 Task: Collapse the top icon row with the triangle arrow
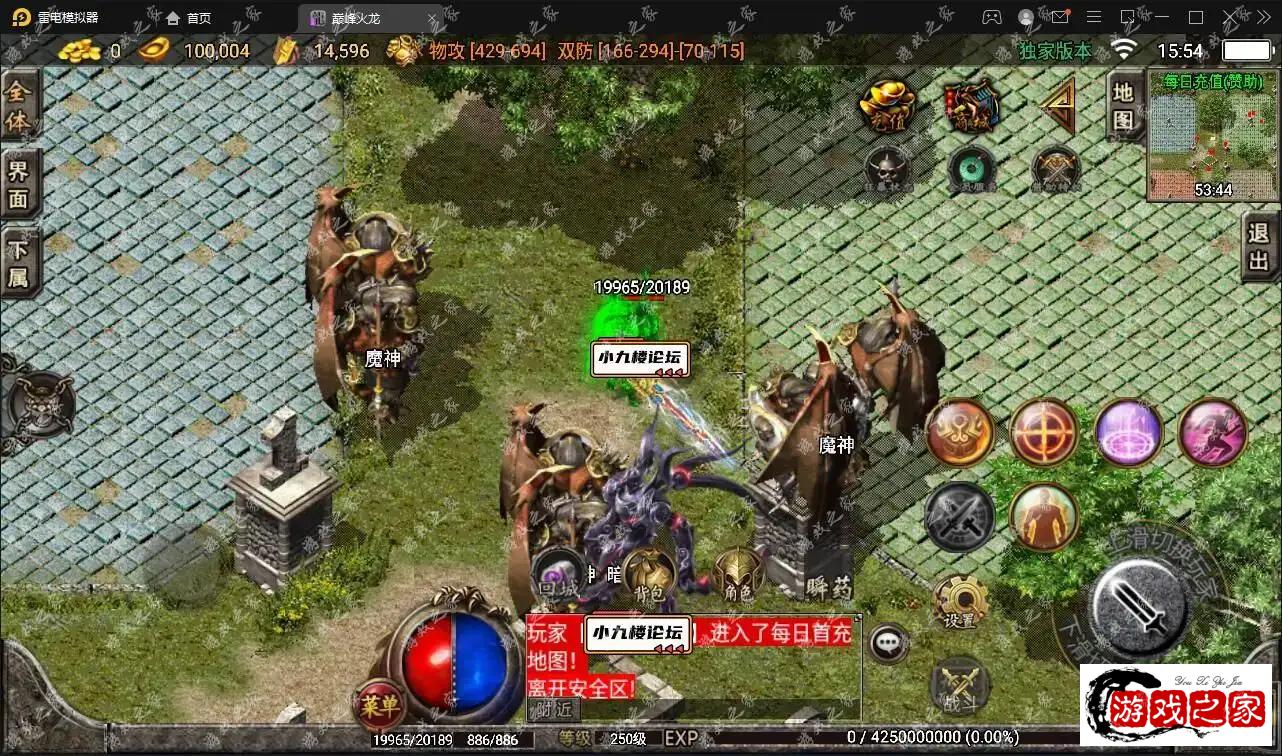(1055, 104)
